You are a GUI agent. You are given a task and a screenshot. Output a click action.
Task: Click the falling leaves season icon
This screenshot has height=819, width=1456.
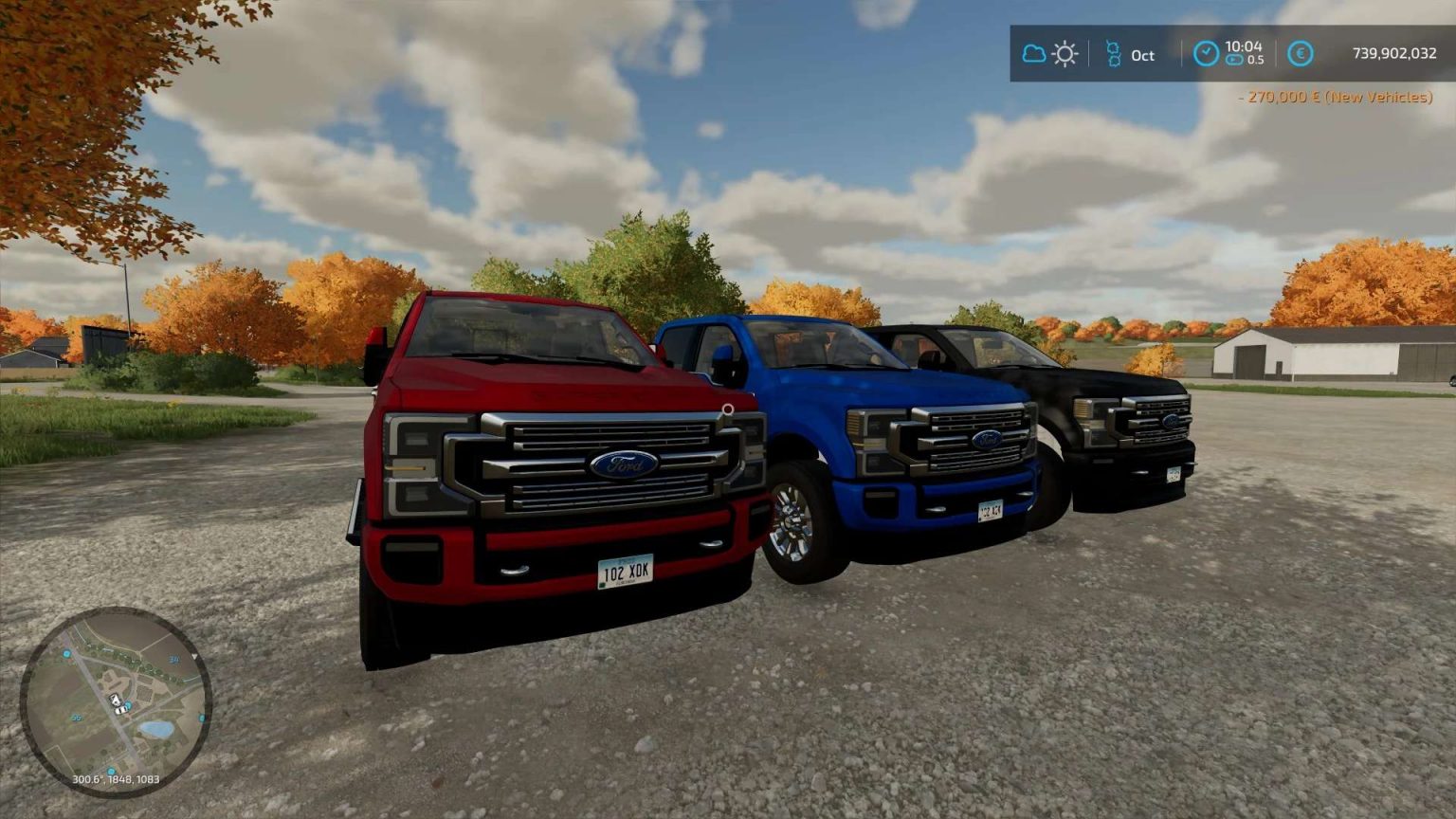(1113, 54)
